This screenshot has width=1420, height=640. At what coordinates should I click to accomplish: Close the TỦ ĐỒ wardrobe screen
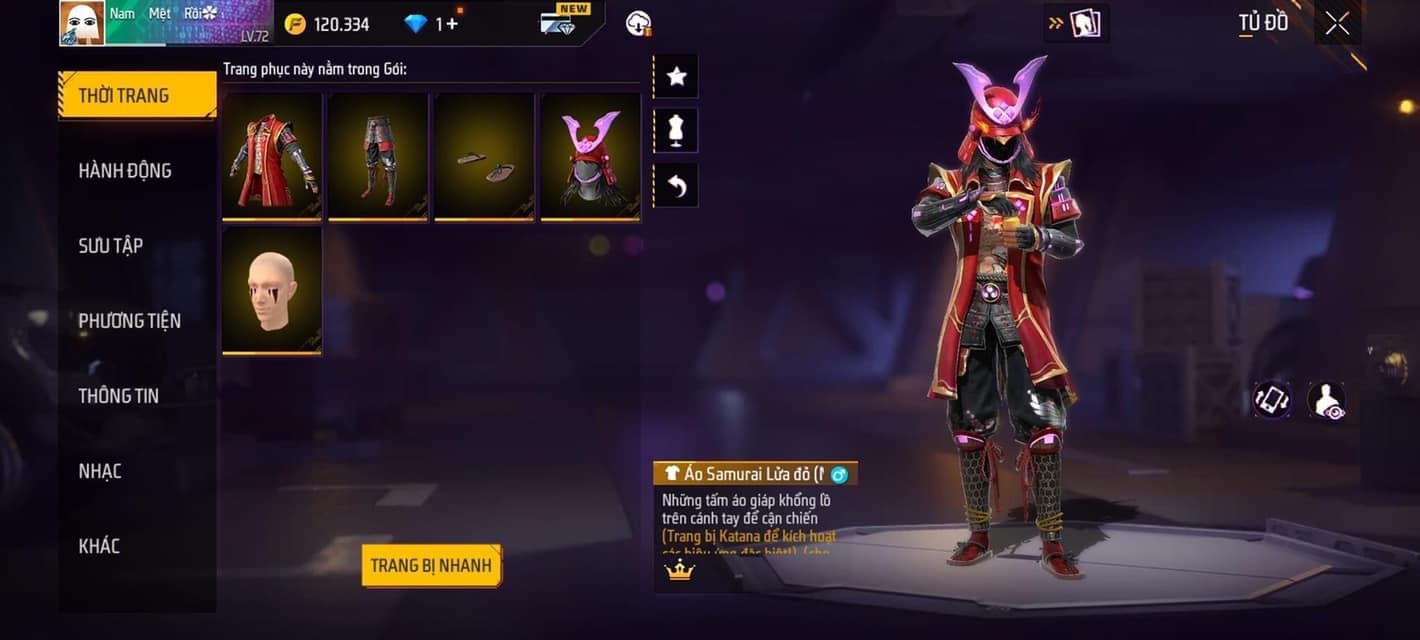tap(1337, 24)
